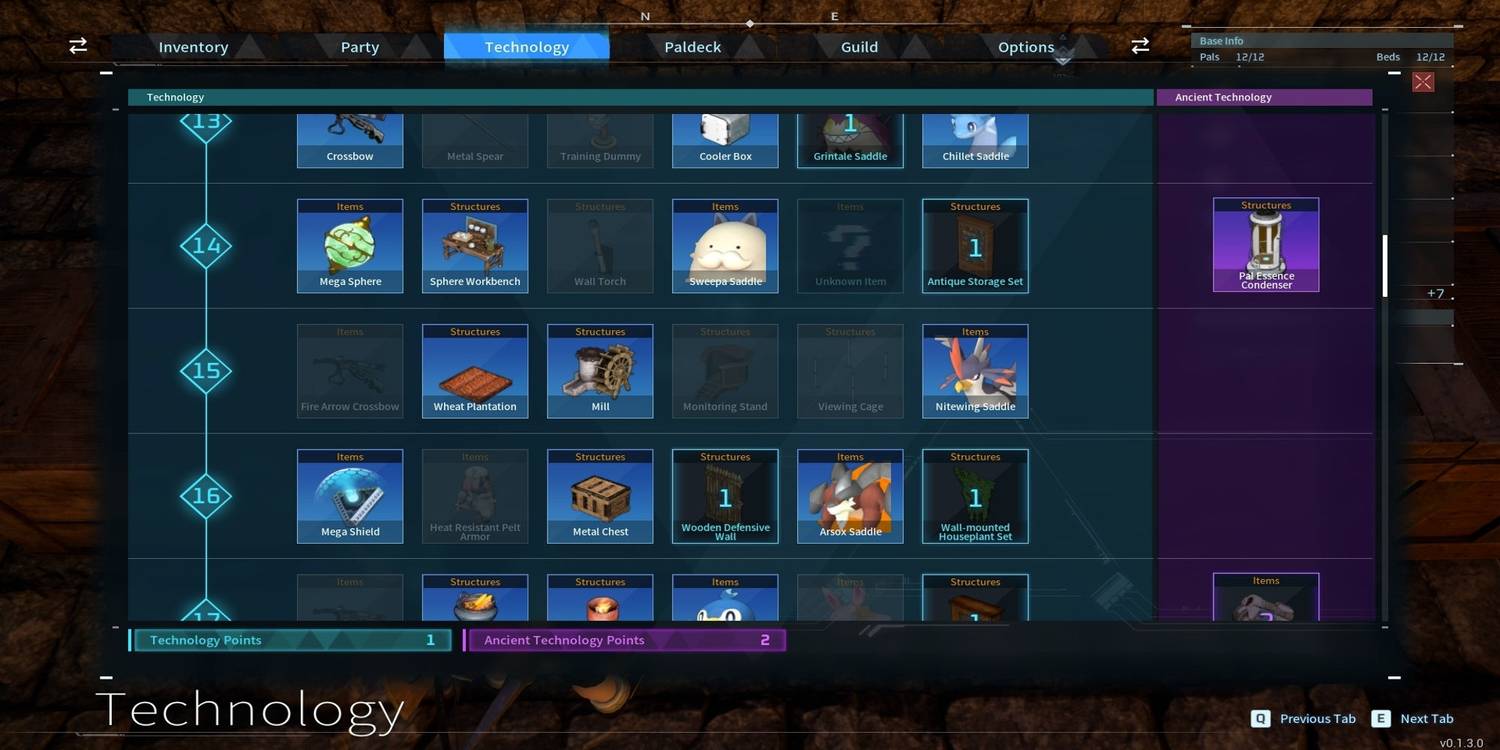Click the Ancient Technology Points bar

(x=625, y=639)
